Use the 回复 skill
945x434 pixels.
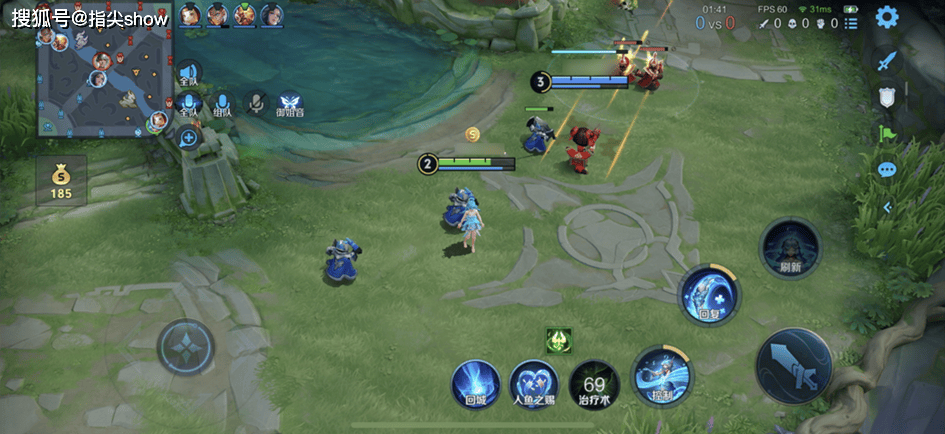(x=709, y=296)
